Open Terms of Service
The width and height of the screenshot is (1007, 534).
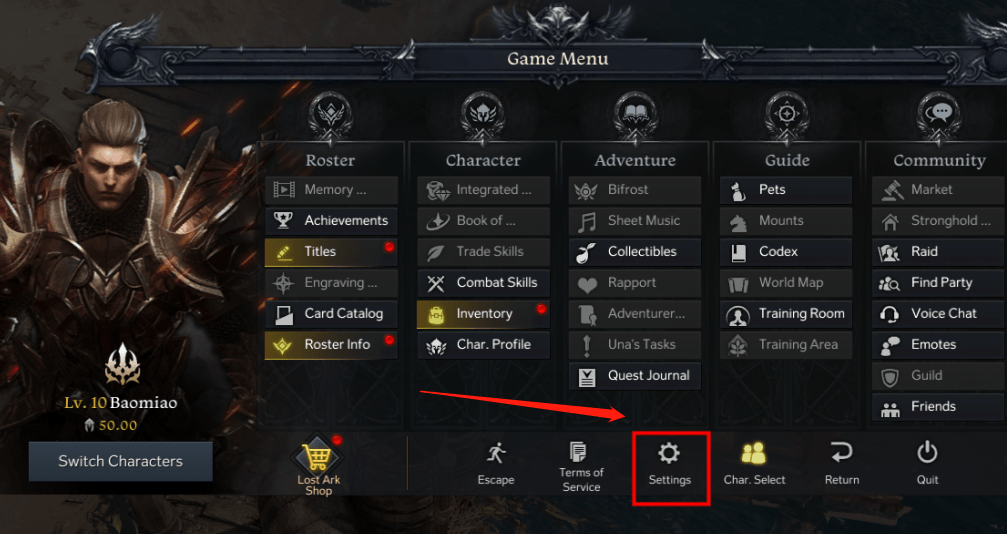[581, 466]
